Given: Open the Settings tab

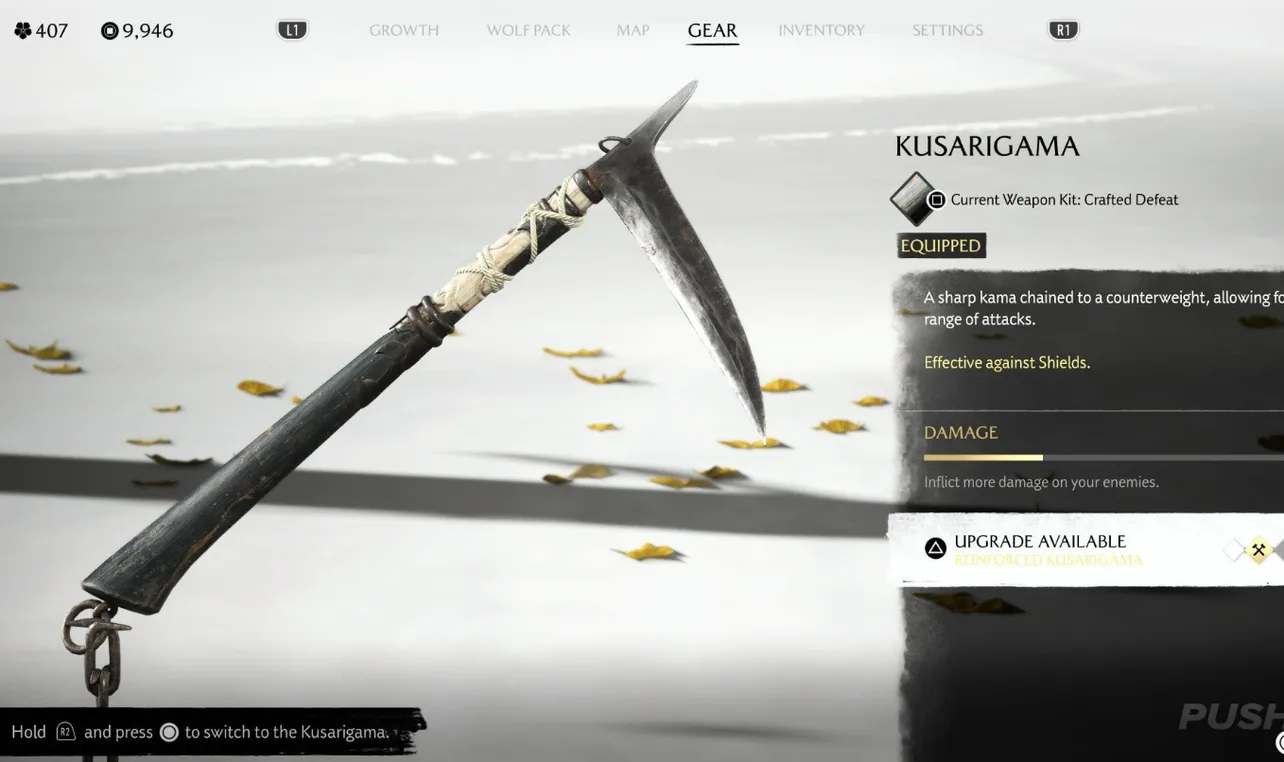Looking at the screenshot, I should click(x=946, y=30).
